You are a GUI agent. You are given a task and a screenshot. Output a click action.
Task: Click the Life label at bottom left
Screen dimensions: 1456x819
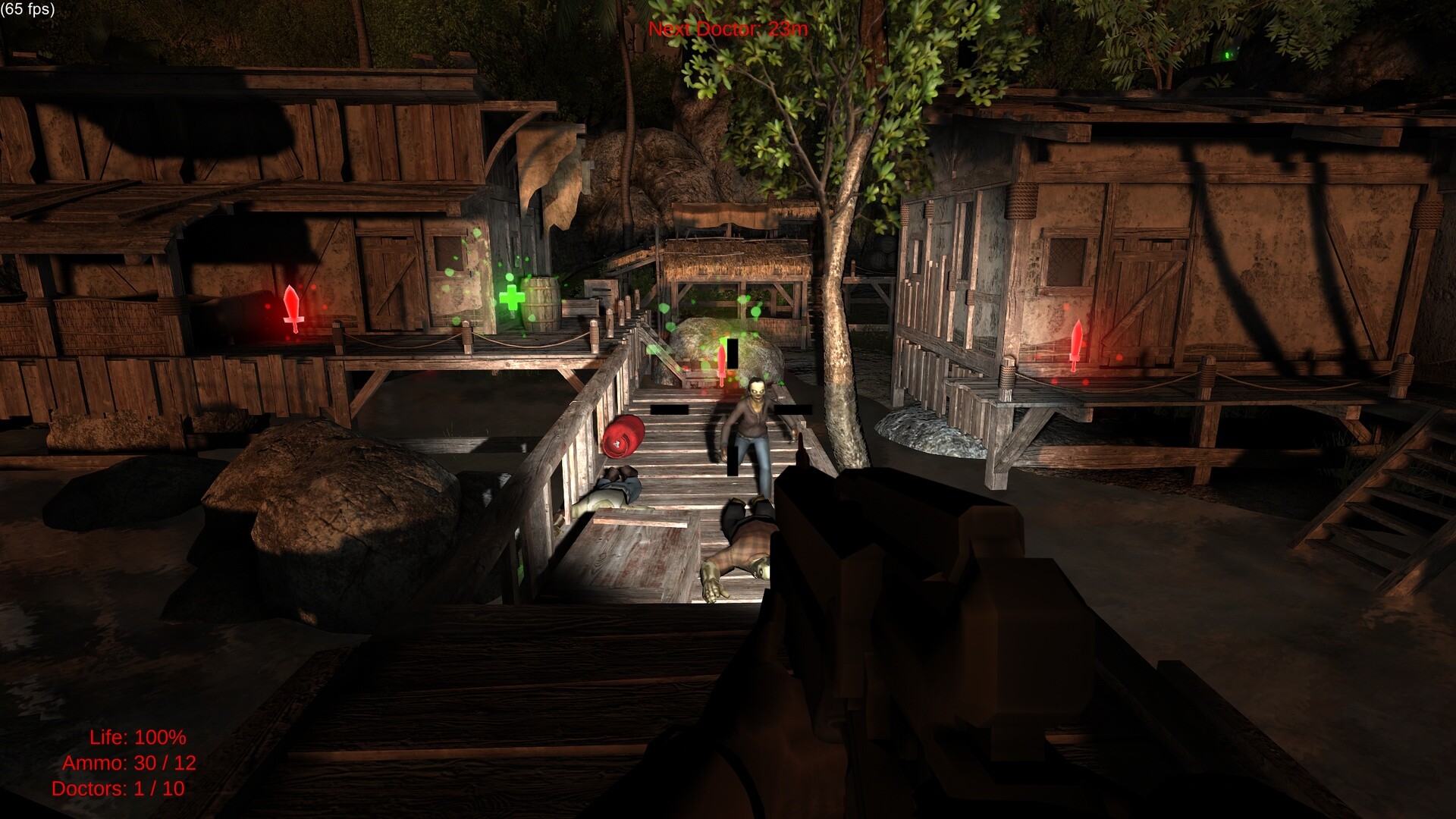pyautogui.click(x=105, y=736)
